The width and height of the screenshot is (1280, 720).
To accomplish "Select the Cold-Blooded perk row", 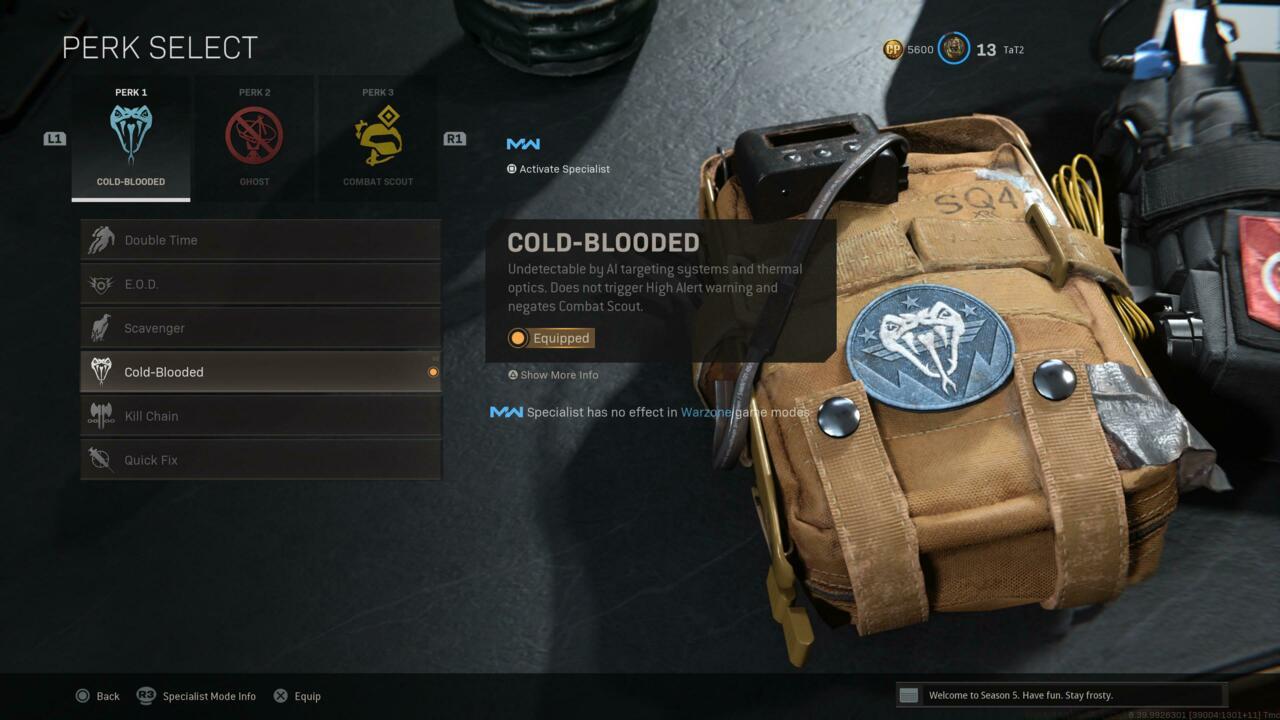I will [260, 372].
